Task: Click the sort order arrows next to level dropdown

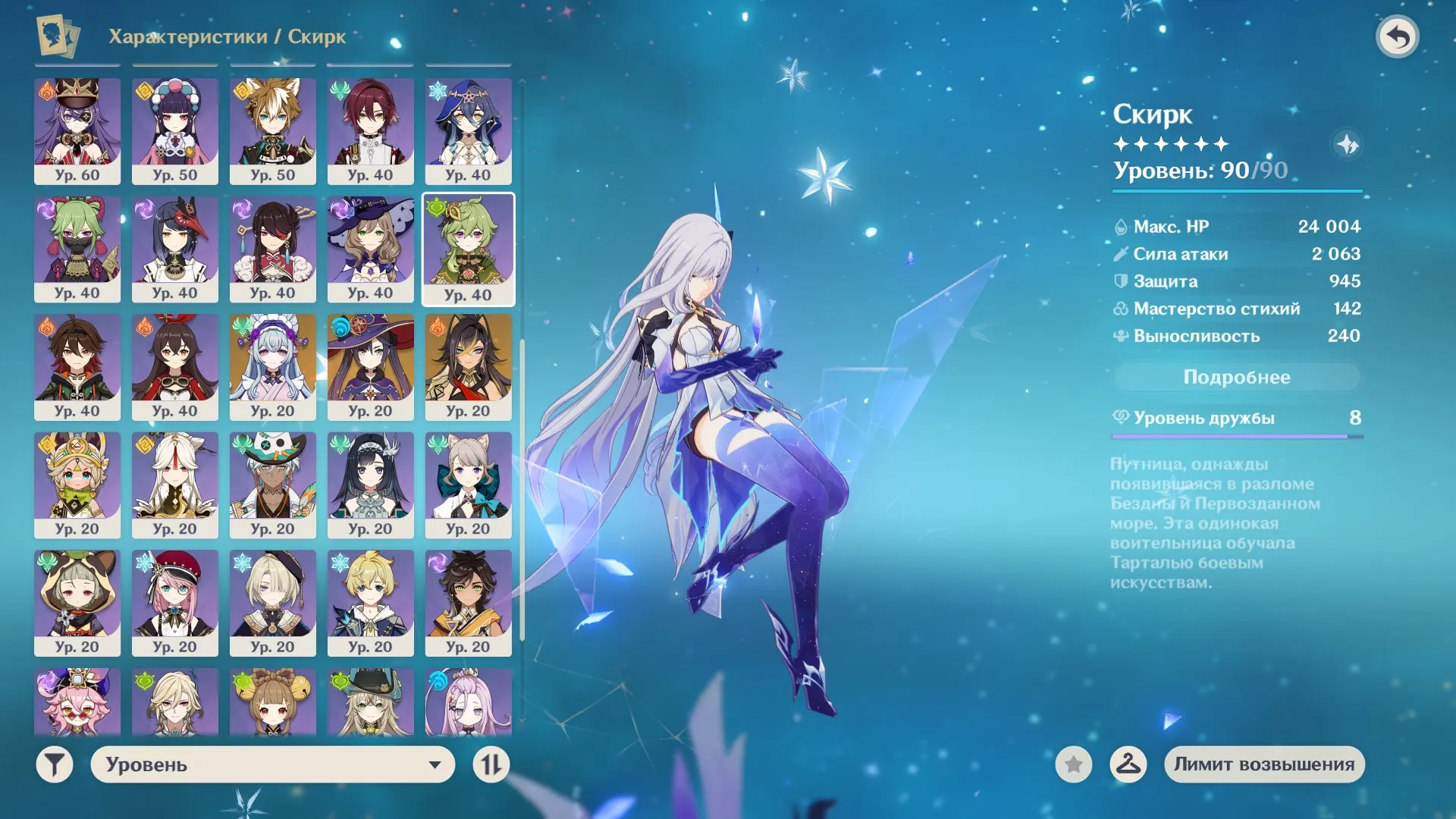Action: tap(491, 764)
